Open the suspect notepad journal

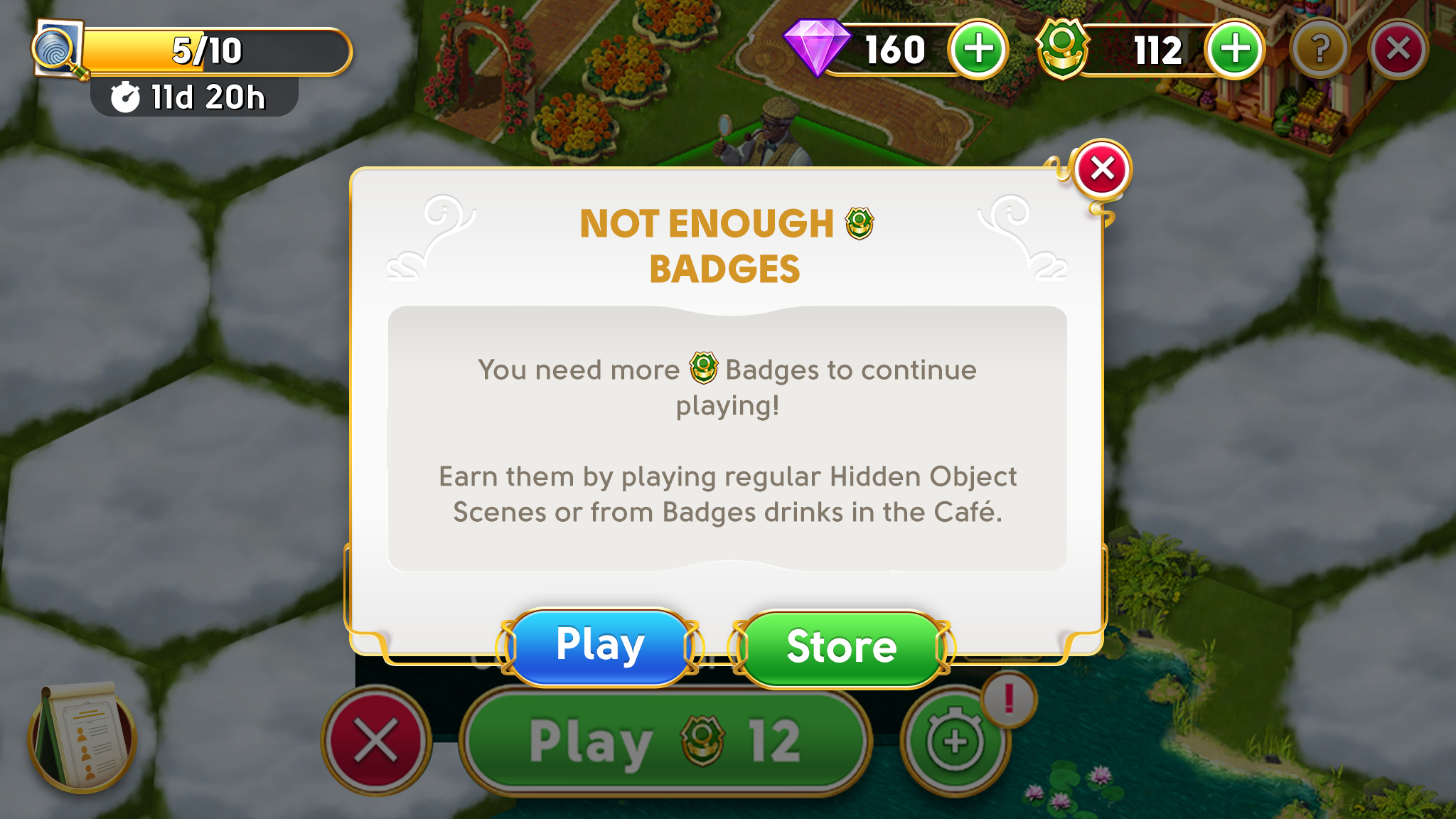click(x=82, y=737)
